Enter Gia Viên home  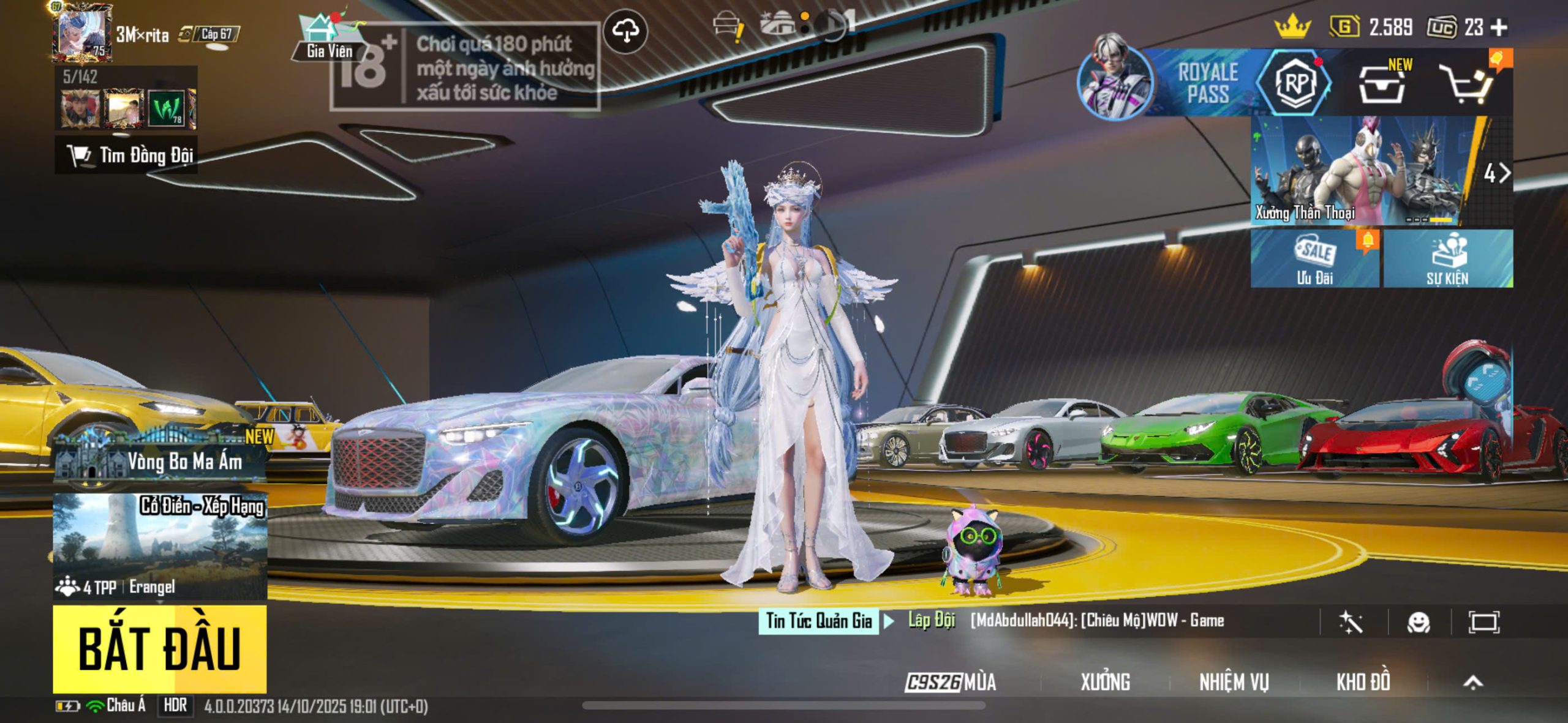click(x=328, y=38)
